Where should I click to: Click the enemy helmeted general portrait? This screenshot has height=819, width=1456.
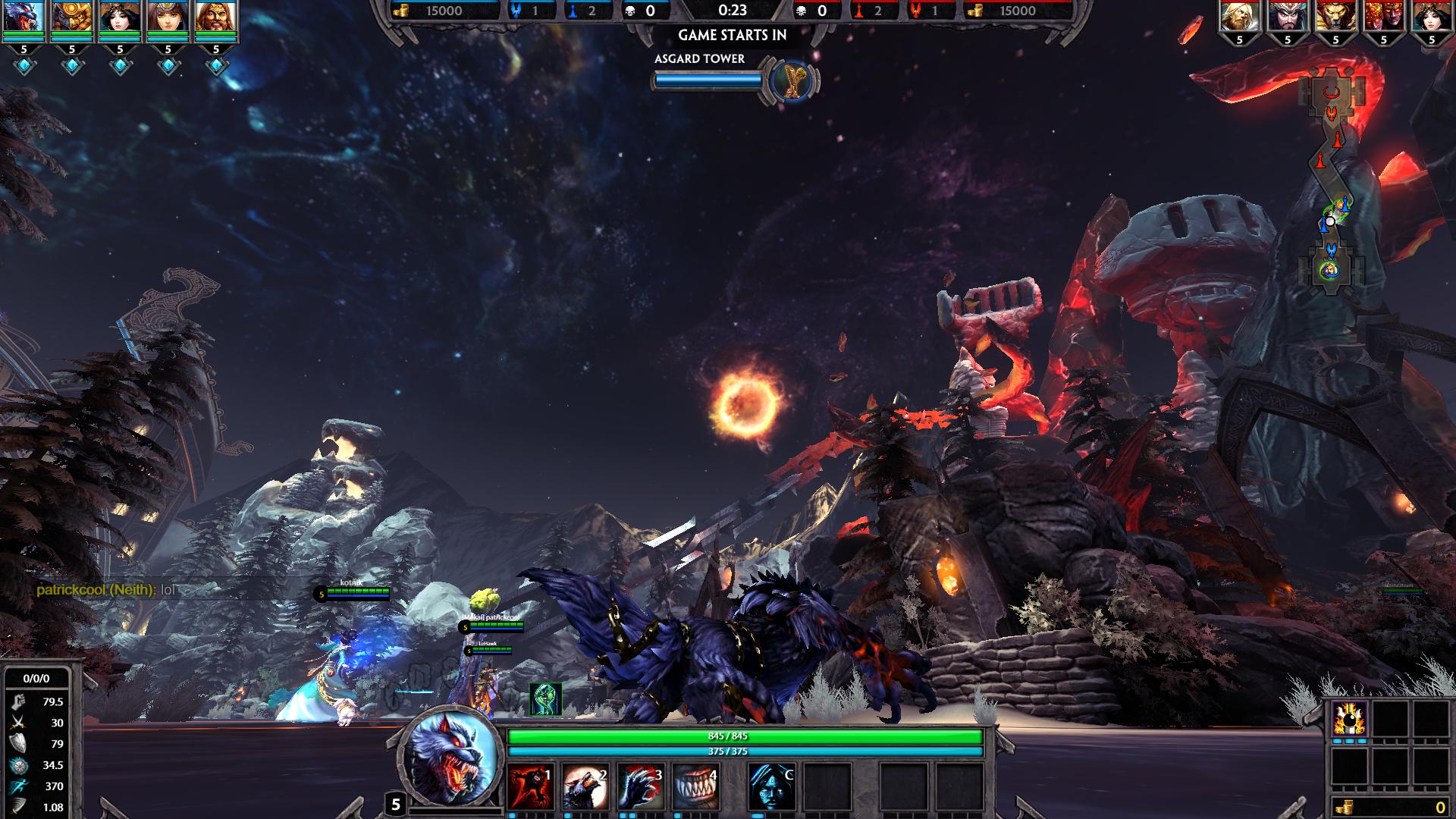[1287, 17]
